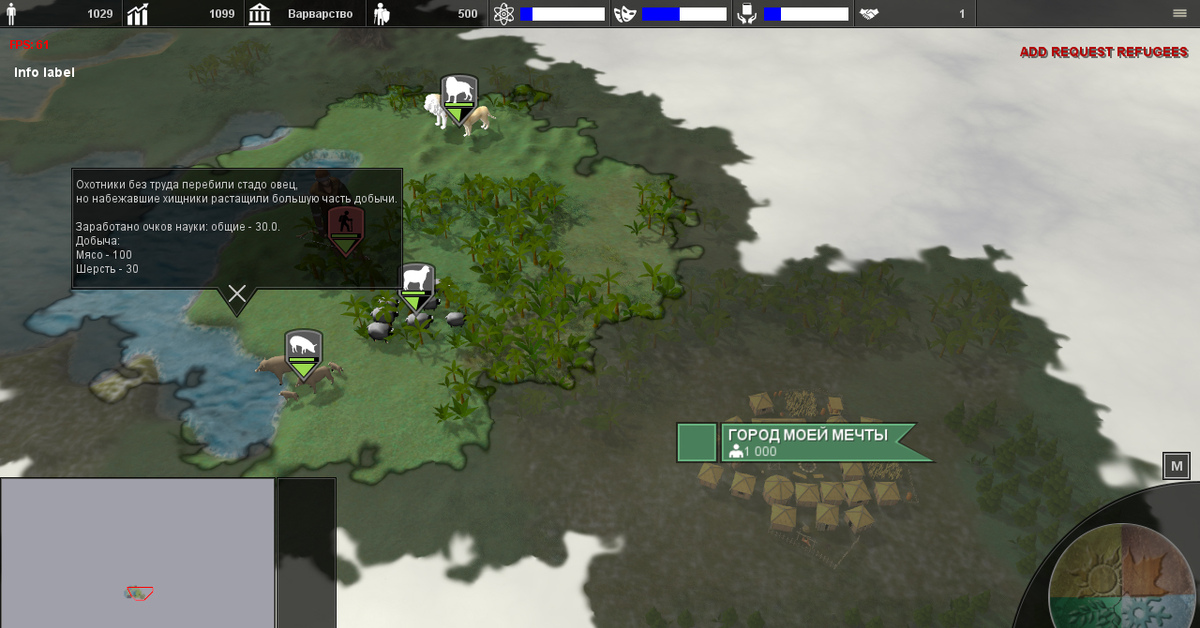1200x628 pixels.
Task: Open the science atom icon
Action: (503, 14)
